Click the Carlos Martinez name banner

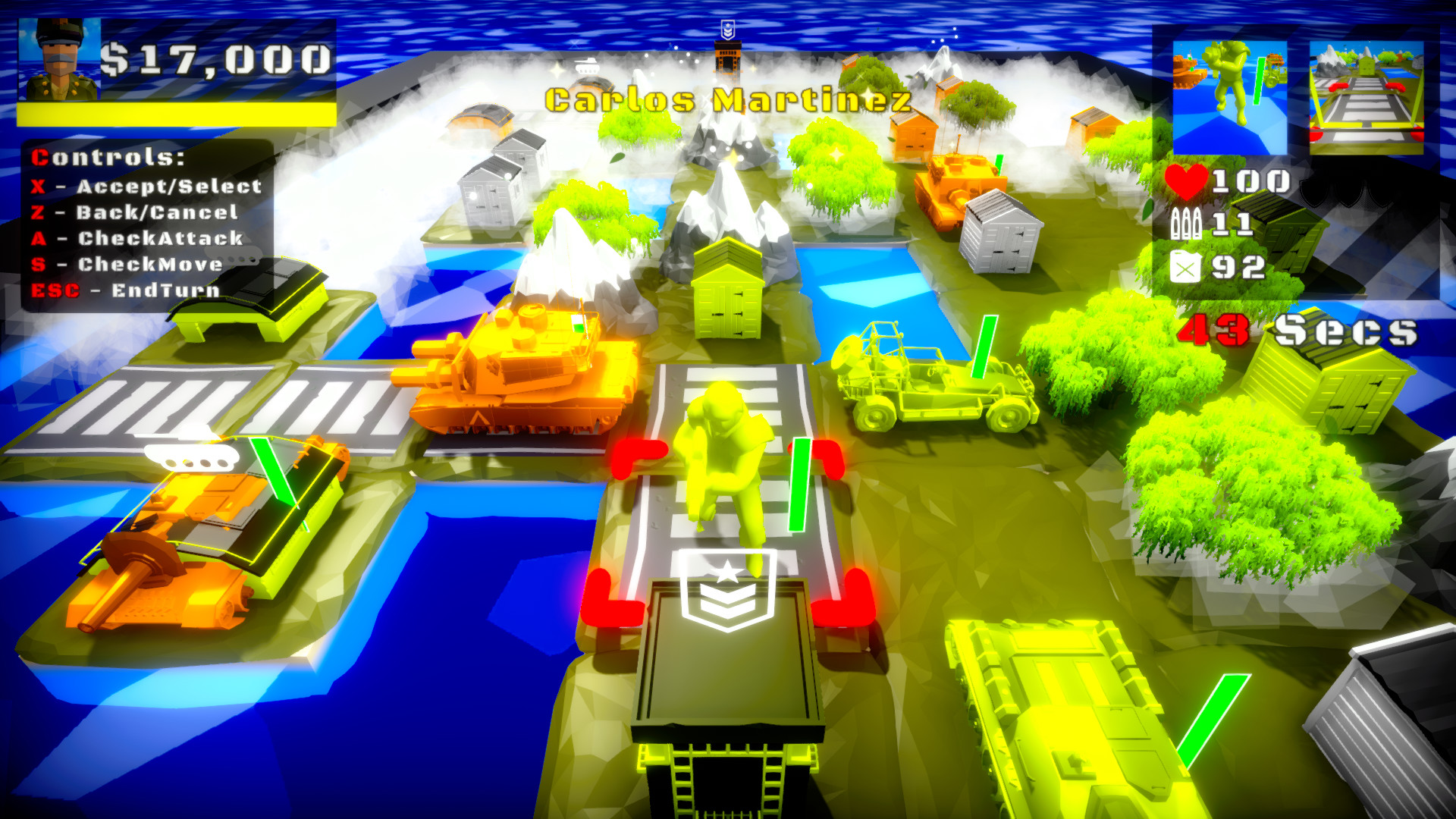[724, 97]
